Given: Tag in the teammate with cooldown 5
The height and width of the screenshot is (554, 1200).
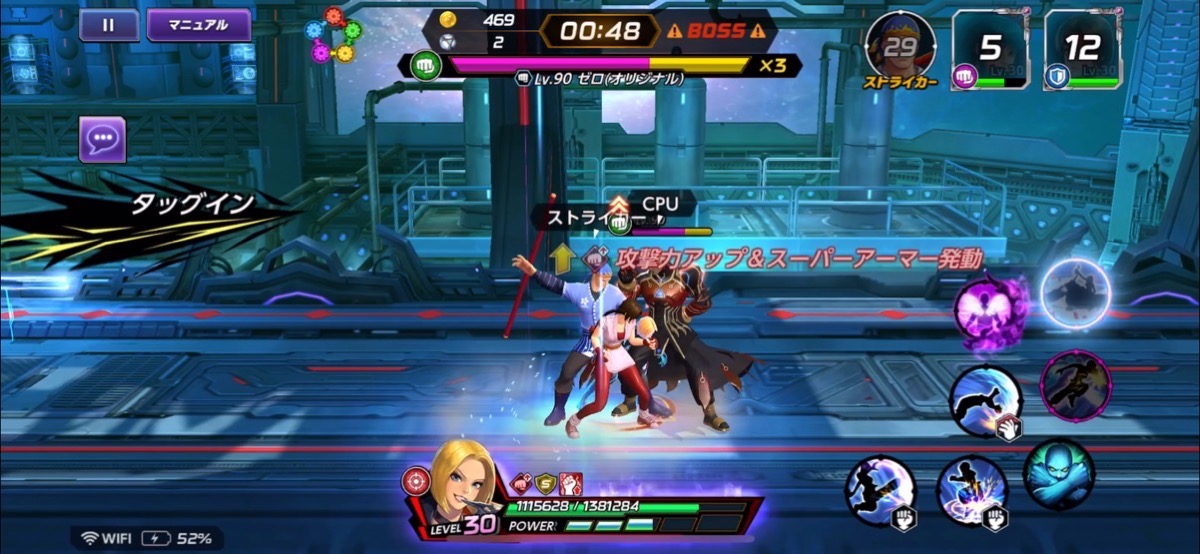Looking at the screenshot, I should pos(990,48).
